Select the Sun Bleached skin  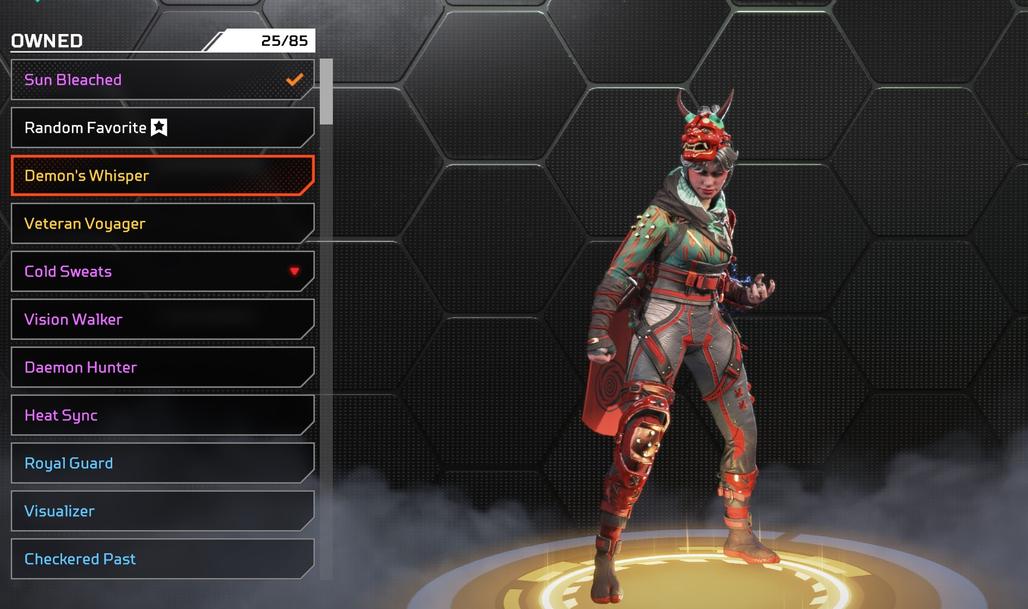pyautogui.click(x=162, y=80)
